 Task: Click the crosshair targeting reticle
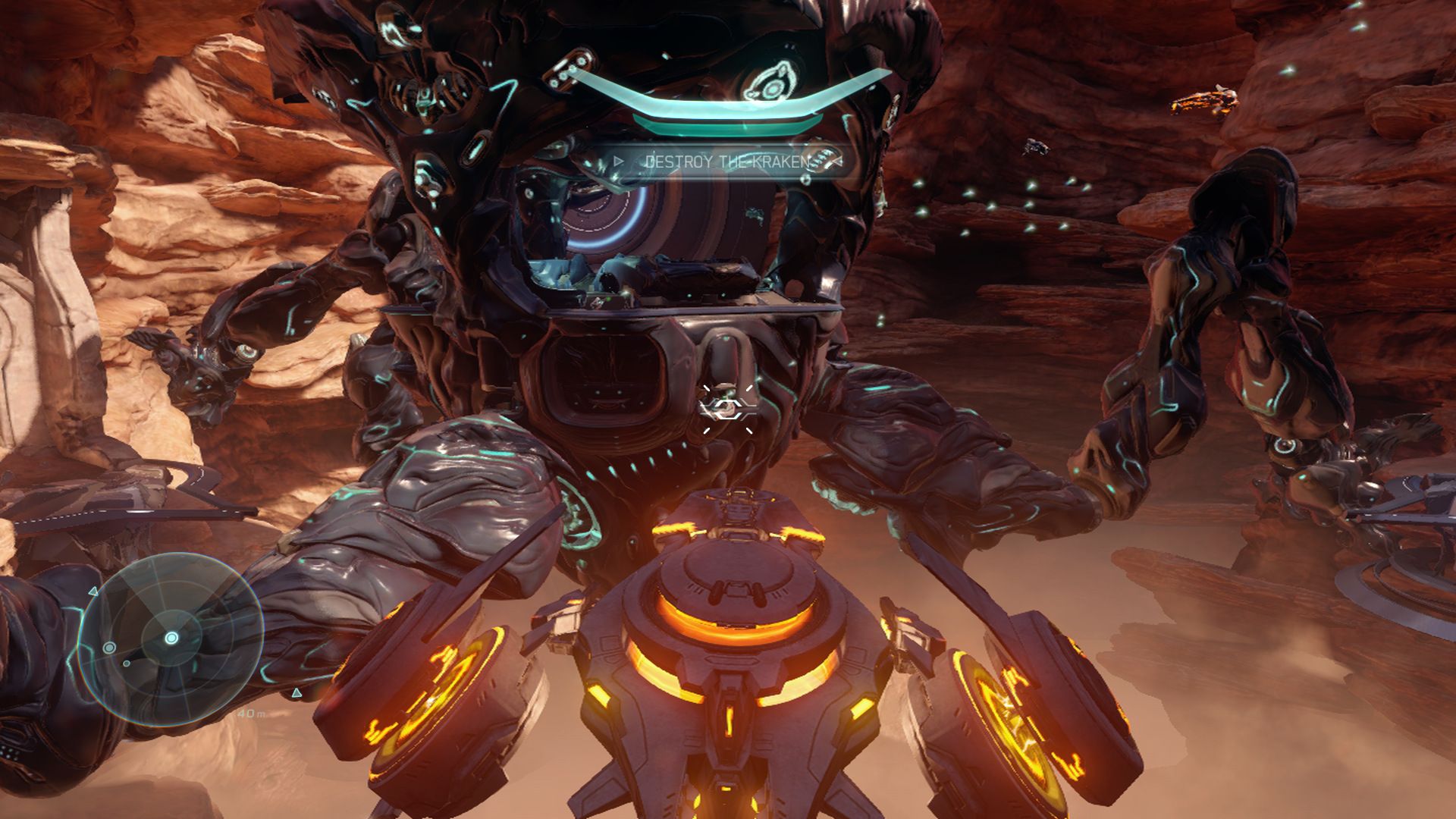(725, 409)
